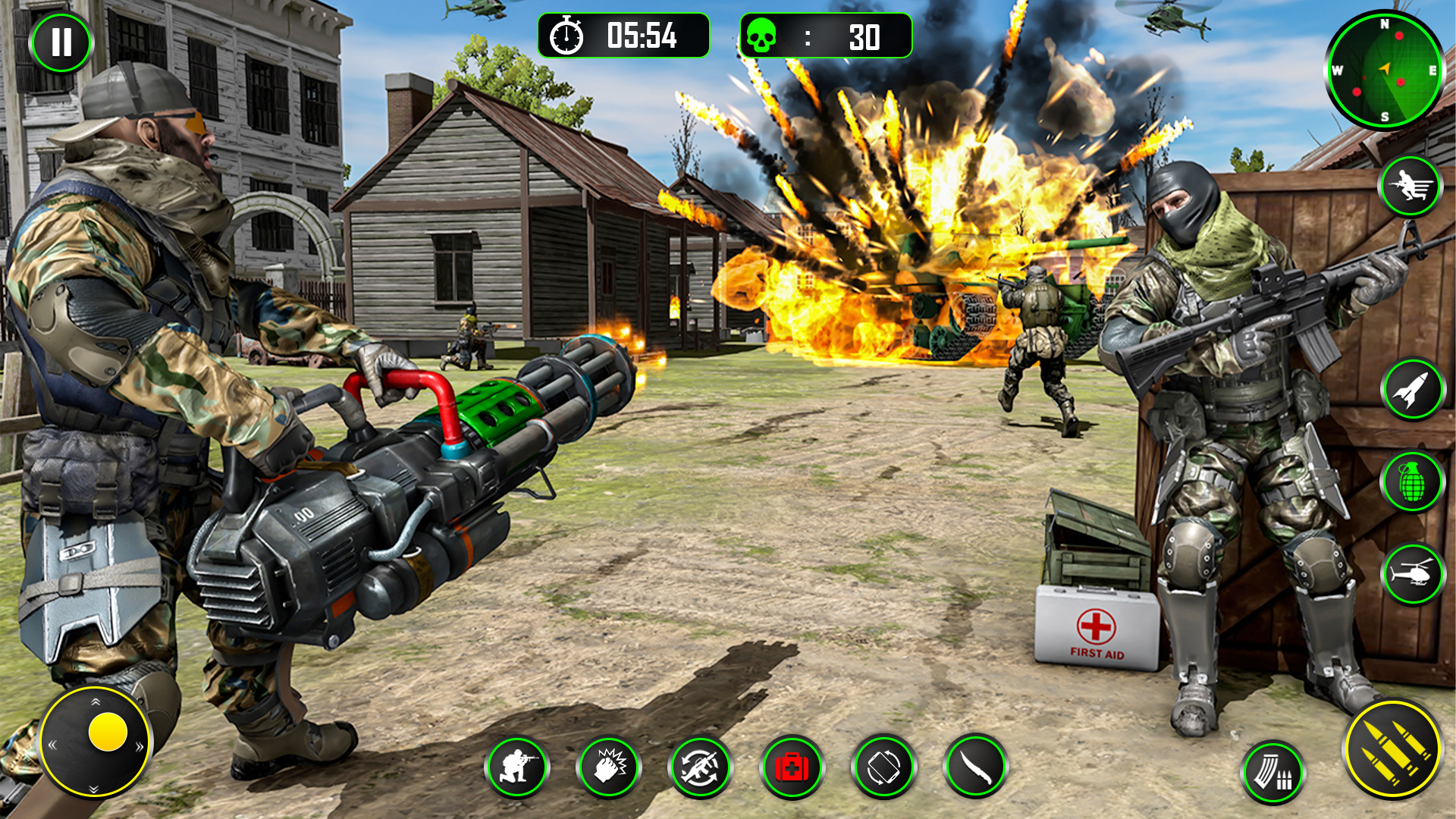
Task: Click the upward chevron above the joystick
Action: point(96,701)
